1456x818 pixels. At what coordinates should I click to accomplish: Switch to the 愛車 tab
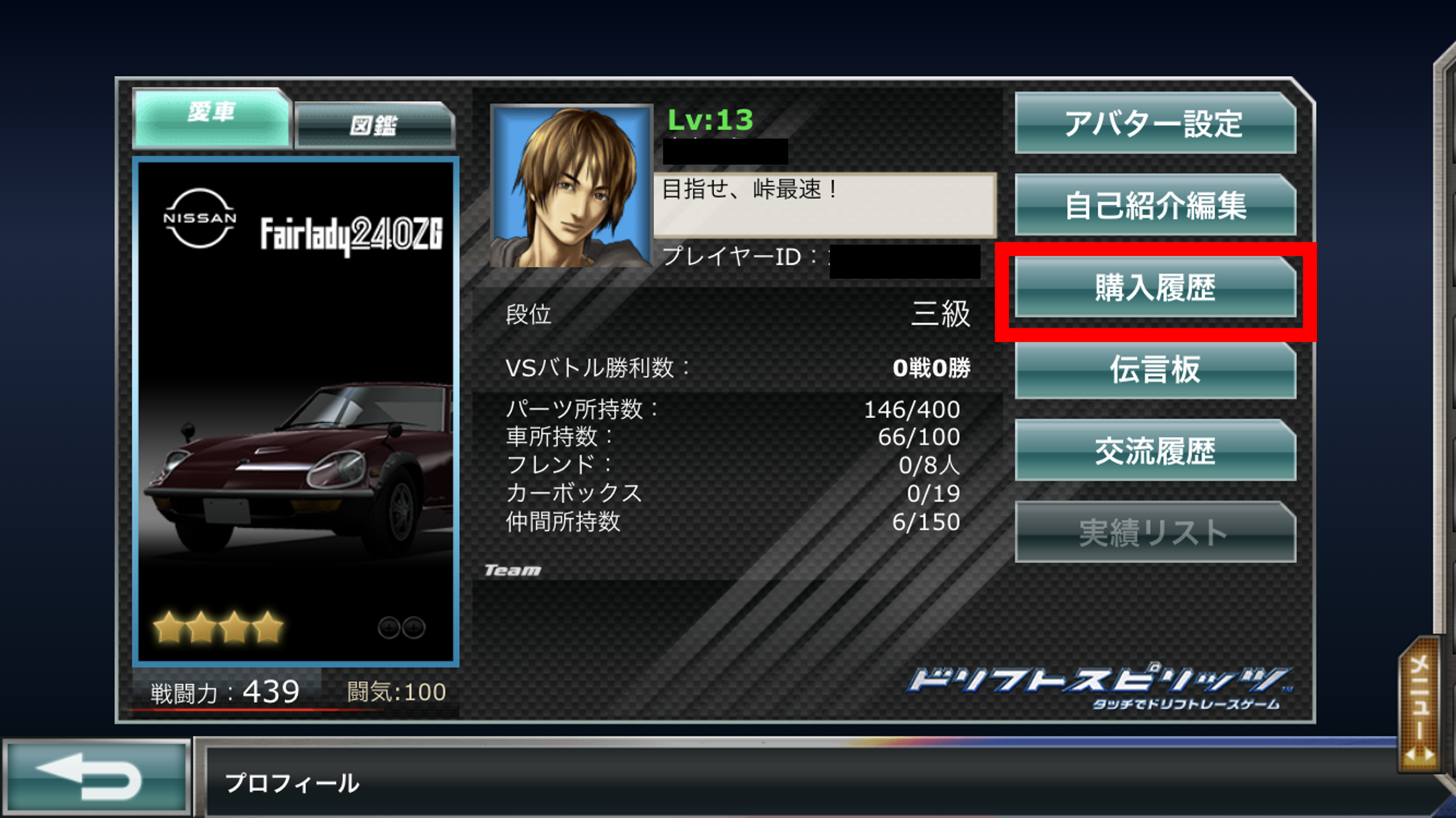(212, 117)
